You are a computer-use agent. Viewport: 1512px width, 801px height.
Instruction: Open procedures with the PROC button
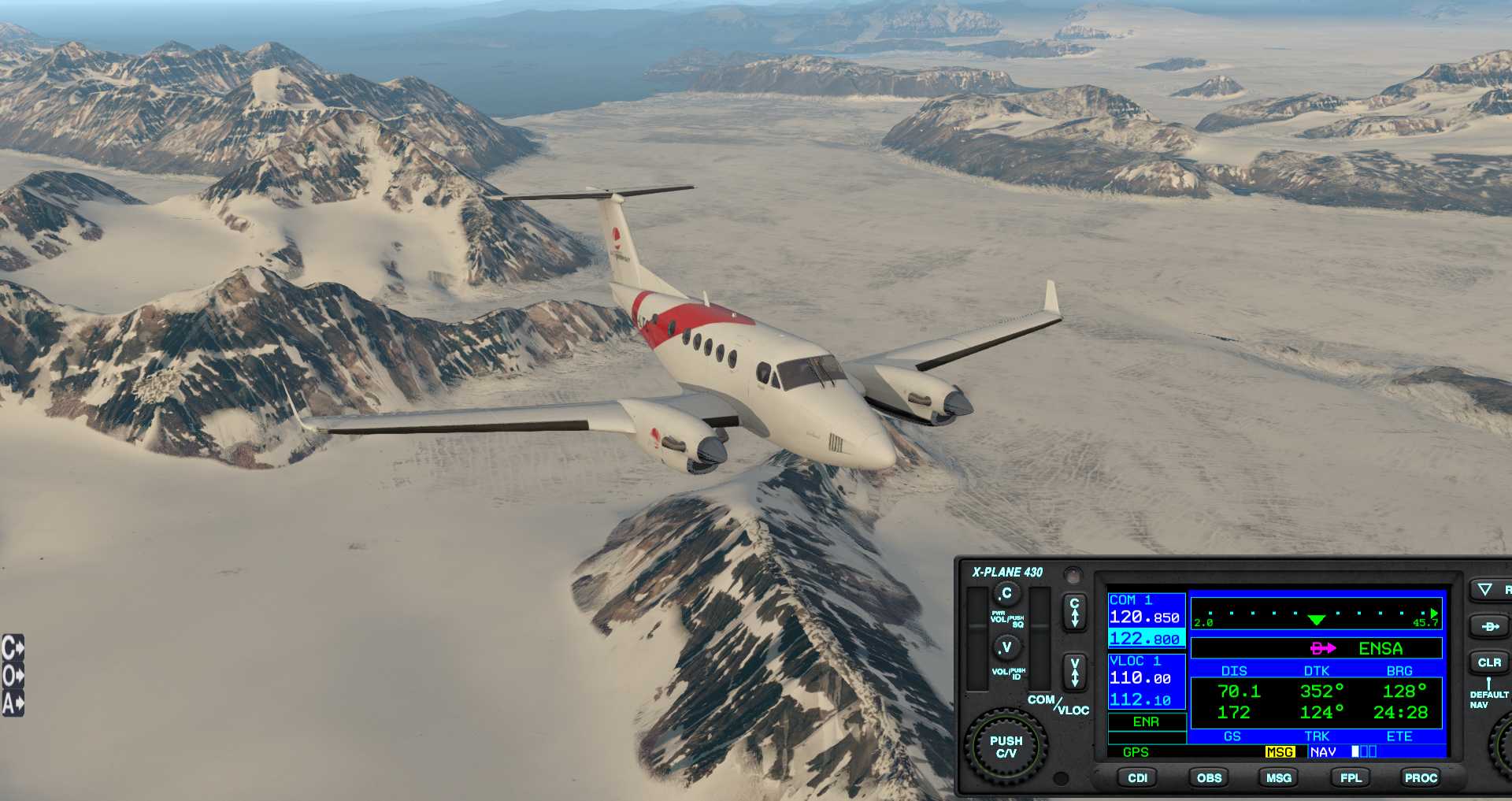click(x=1421, y=777)
